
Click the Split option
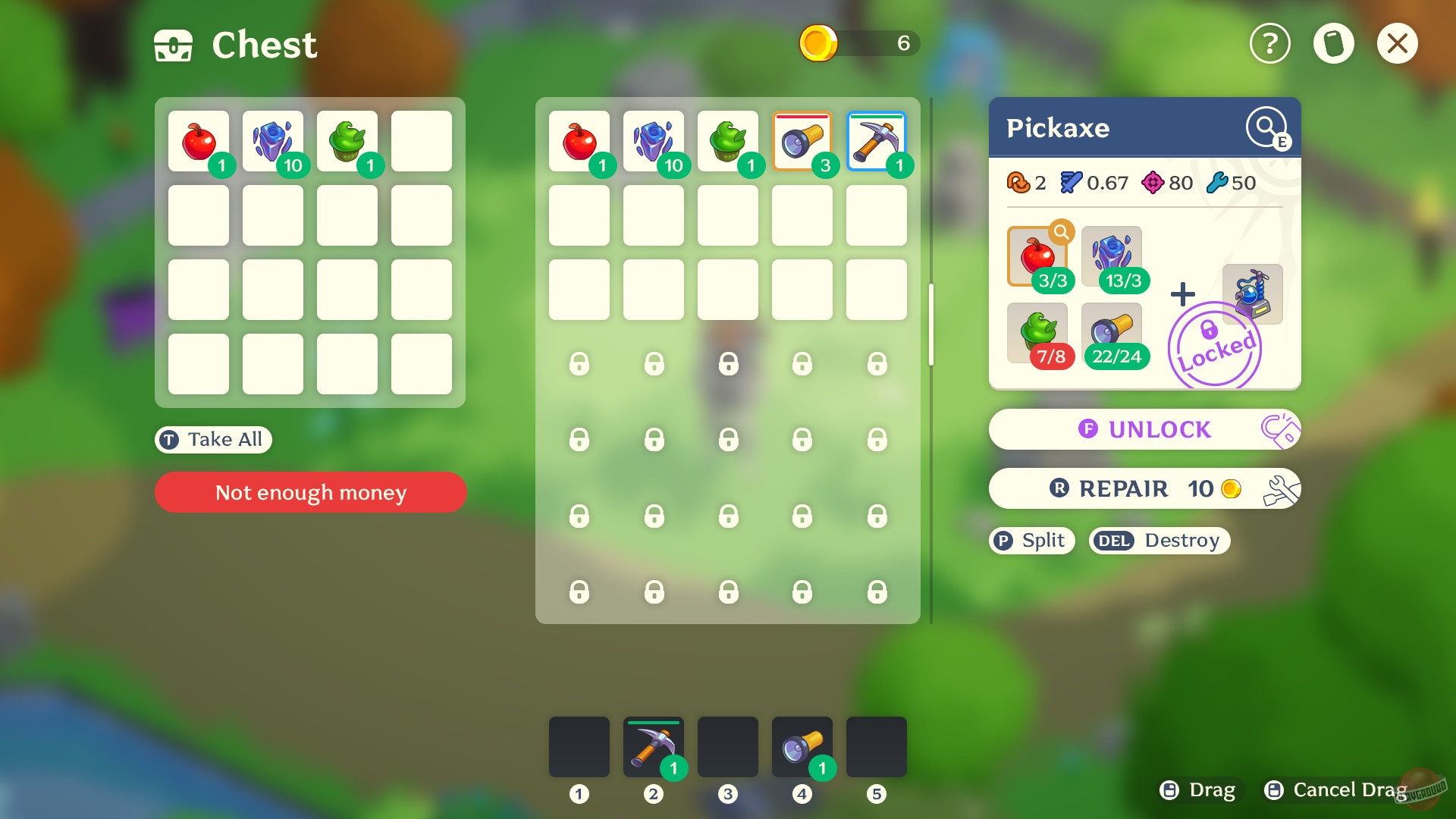coord(1031,540)
